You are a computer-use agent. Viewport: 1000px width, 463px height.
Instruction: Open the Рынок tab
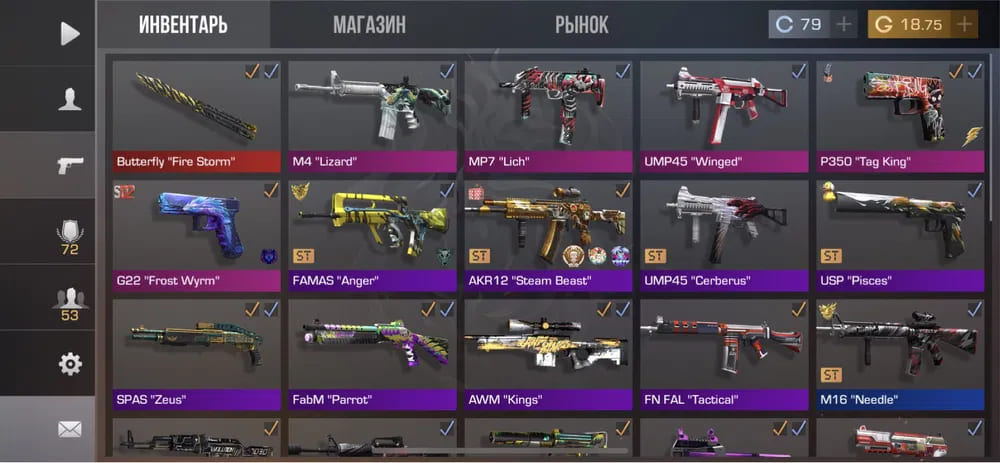[581, 25]
